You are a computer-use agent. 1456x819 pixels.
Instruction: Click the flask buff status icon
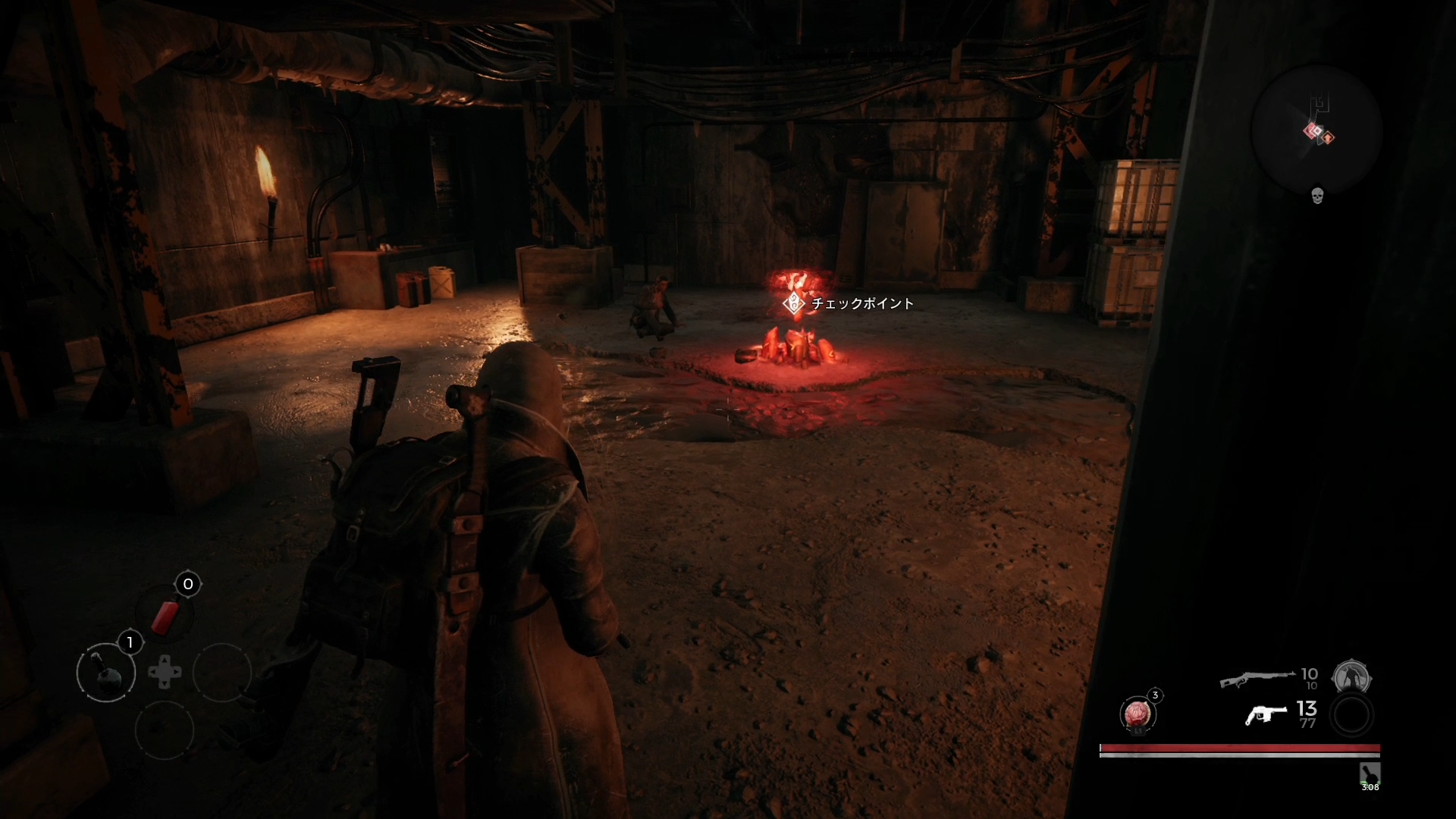pos(1370,774)
